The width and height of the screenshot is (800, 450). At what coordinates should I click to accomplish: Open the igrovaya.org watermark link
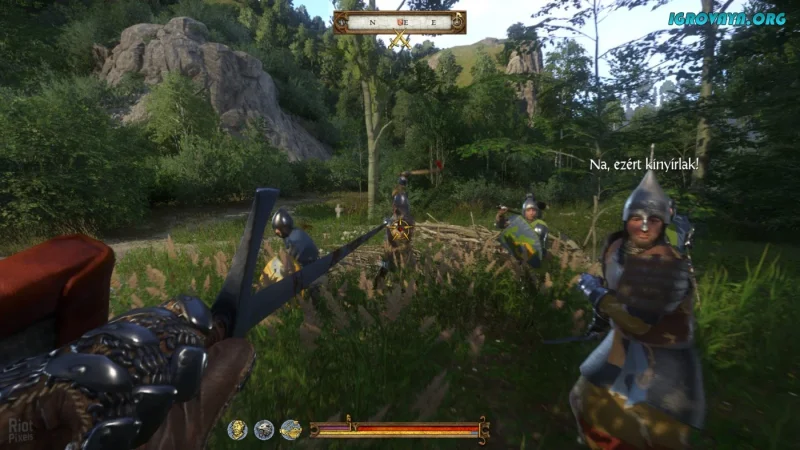(727, 18)
